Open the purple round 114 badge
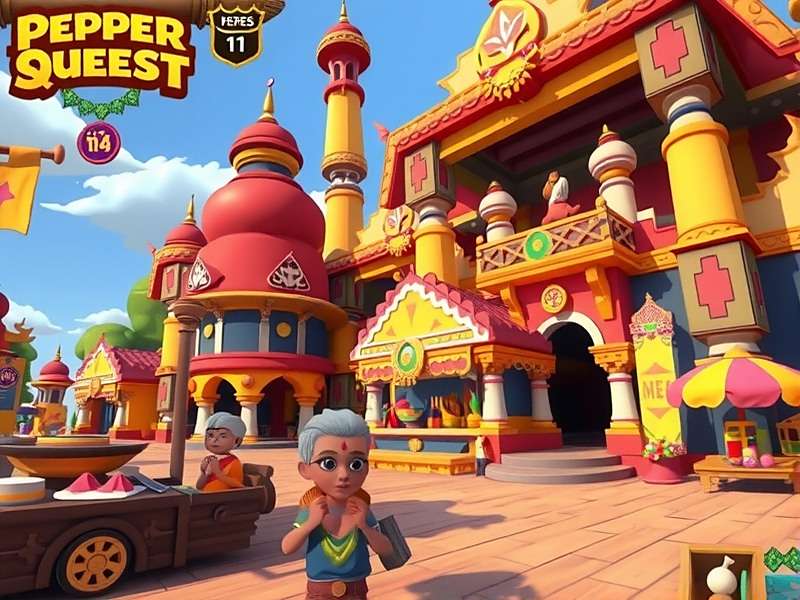800x600 pixels. click(x=98, y=142)
